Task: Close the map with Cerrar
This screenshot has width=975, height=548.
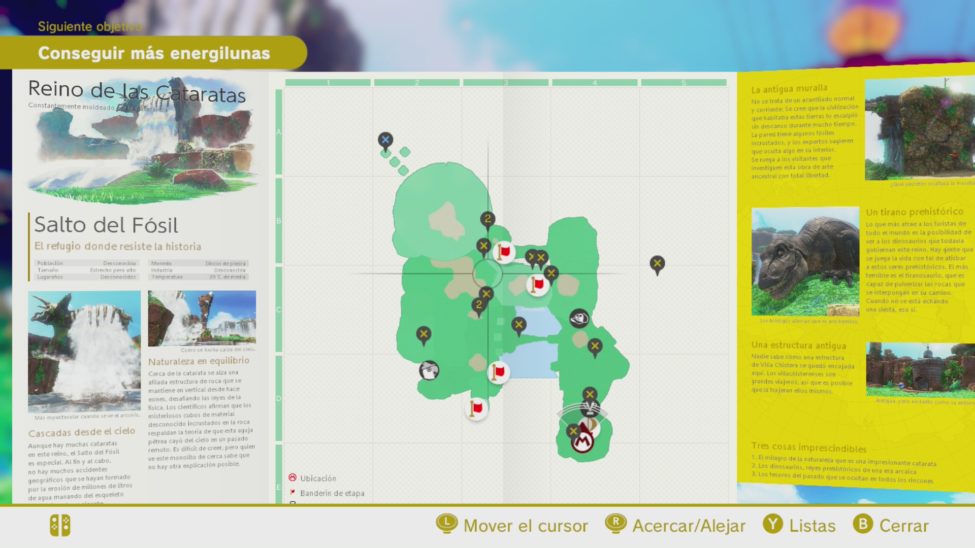Action: click(892, 525)
